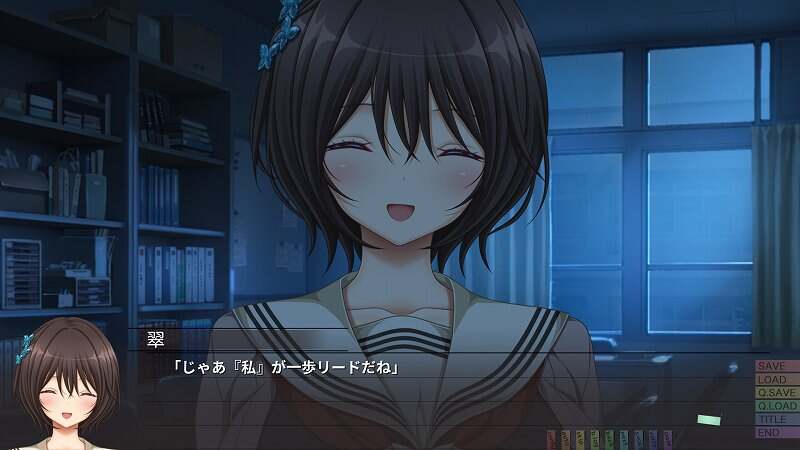Image resolution: width=800 pixels, height=450 pixels.
Task: Open the LOAD menu
Action: 776,380
